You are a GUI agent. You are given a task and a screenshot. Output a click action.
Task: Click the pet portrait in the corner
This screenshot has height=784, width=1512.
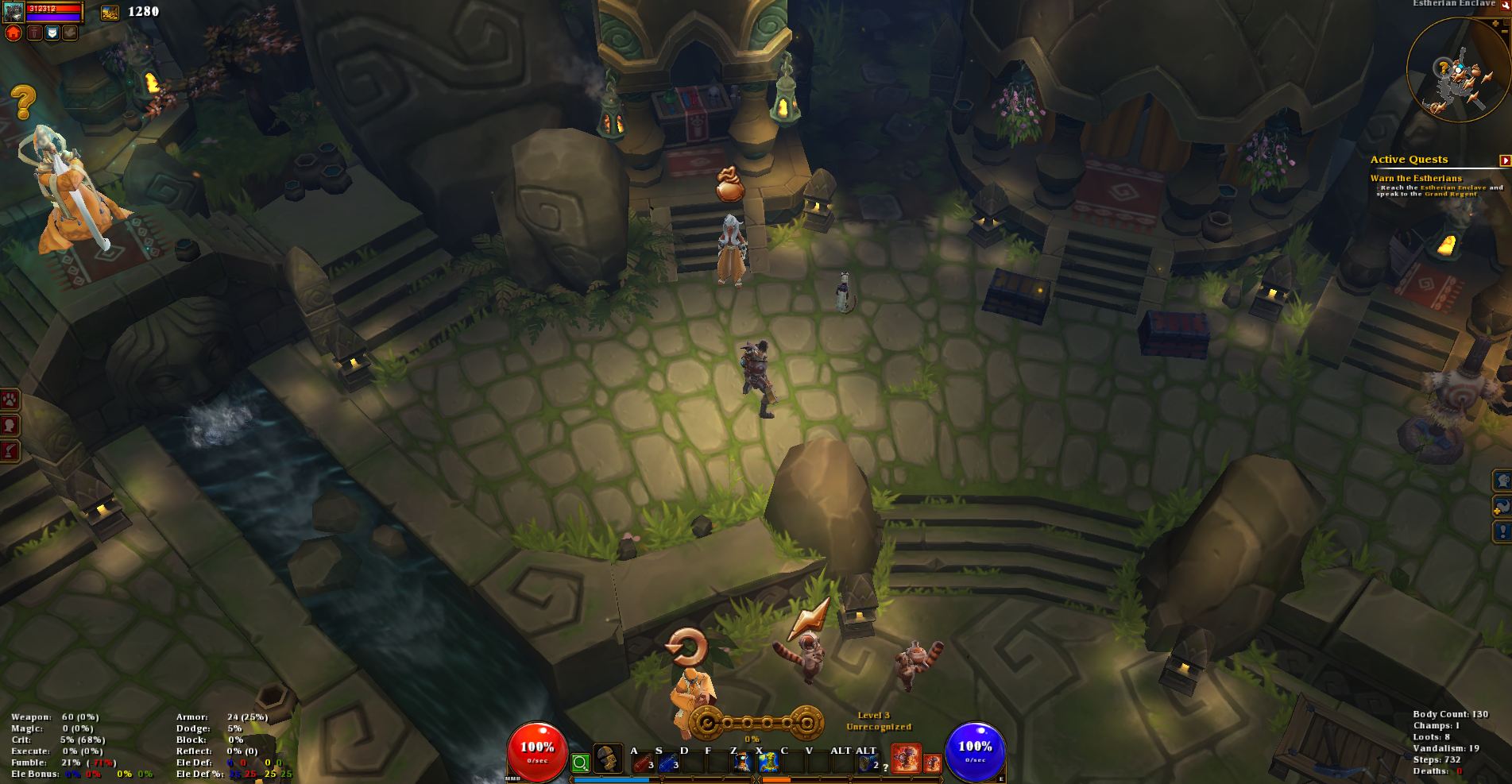coord(13,11)
